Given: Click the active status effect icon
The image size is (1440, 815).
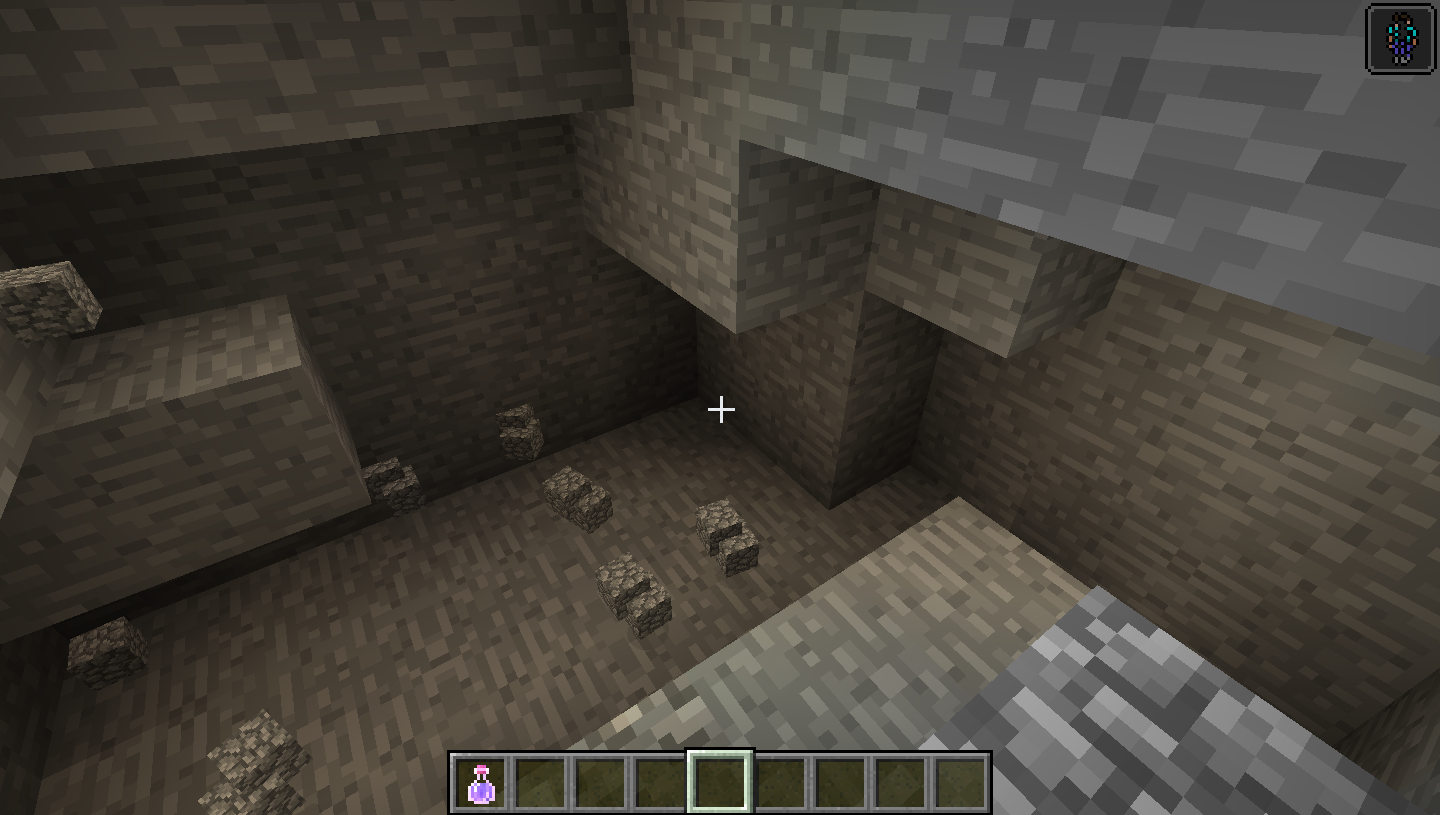Looking at the screenshot, I should [x=1400, y=40].
